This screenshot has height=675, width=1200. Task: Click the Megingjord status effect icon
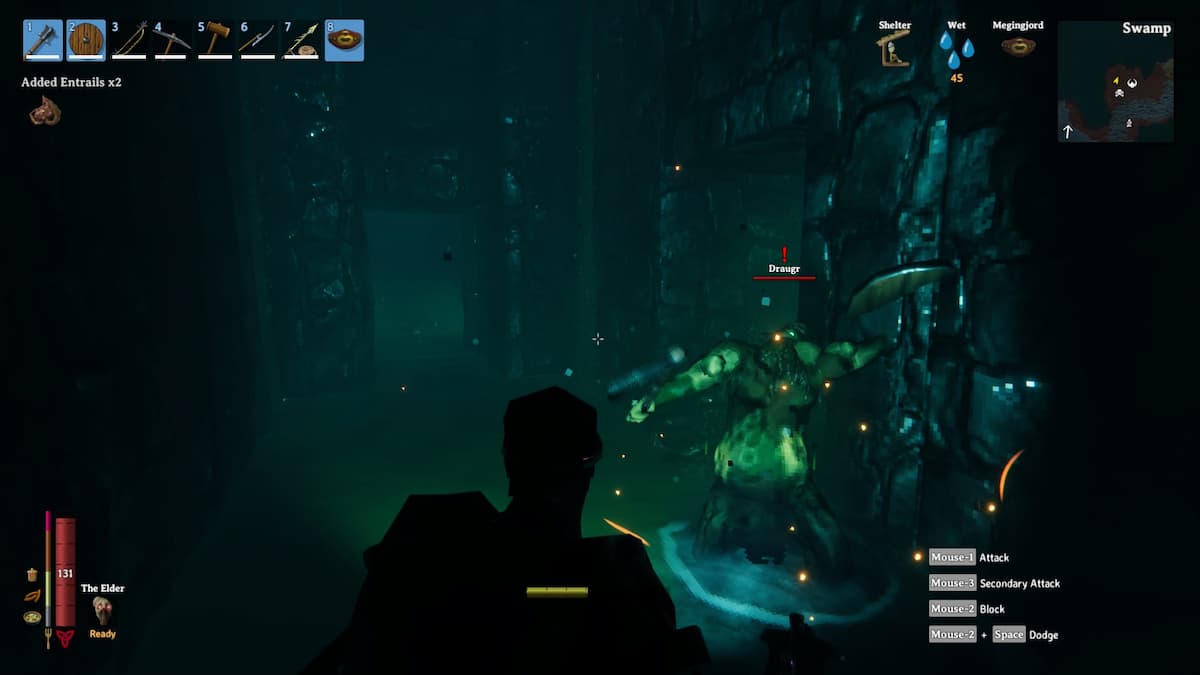tap(1018, 46)
